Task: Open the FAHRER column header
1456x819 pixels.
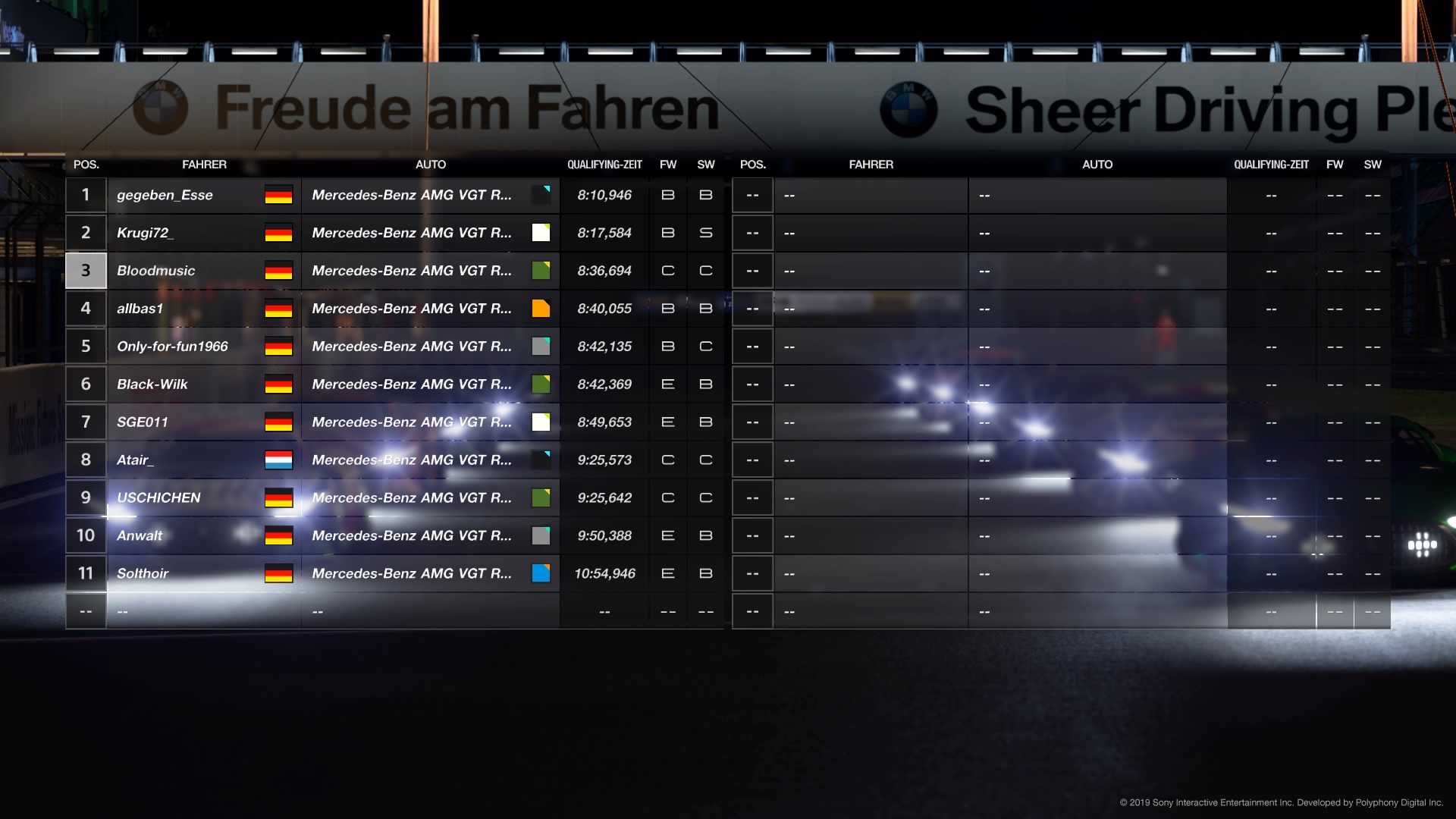Action: pos(205,165)
